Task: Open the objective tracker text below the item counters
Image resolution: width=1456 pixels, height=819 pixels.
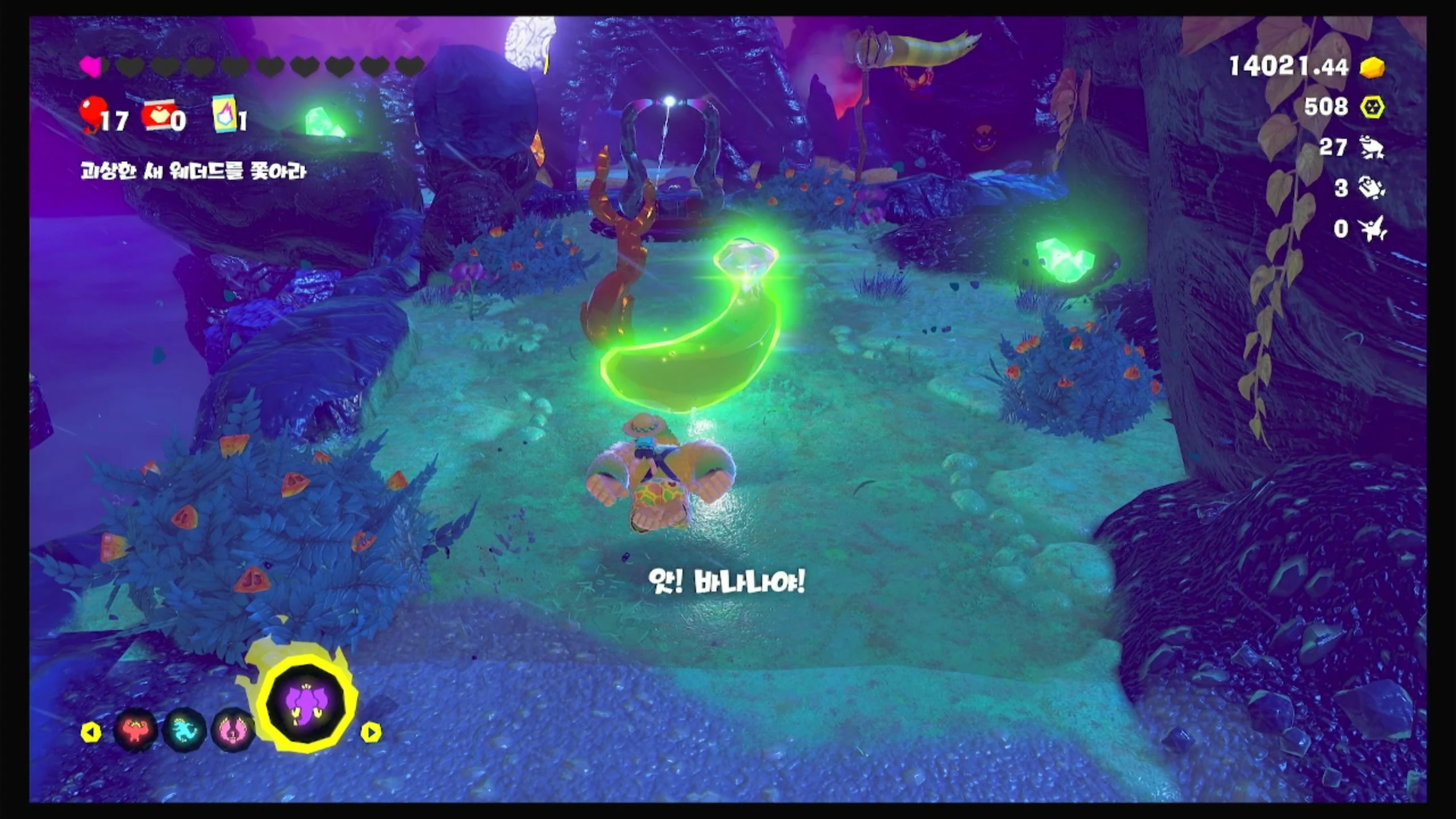Action: 193,171
